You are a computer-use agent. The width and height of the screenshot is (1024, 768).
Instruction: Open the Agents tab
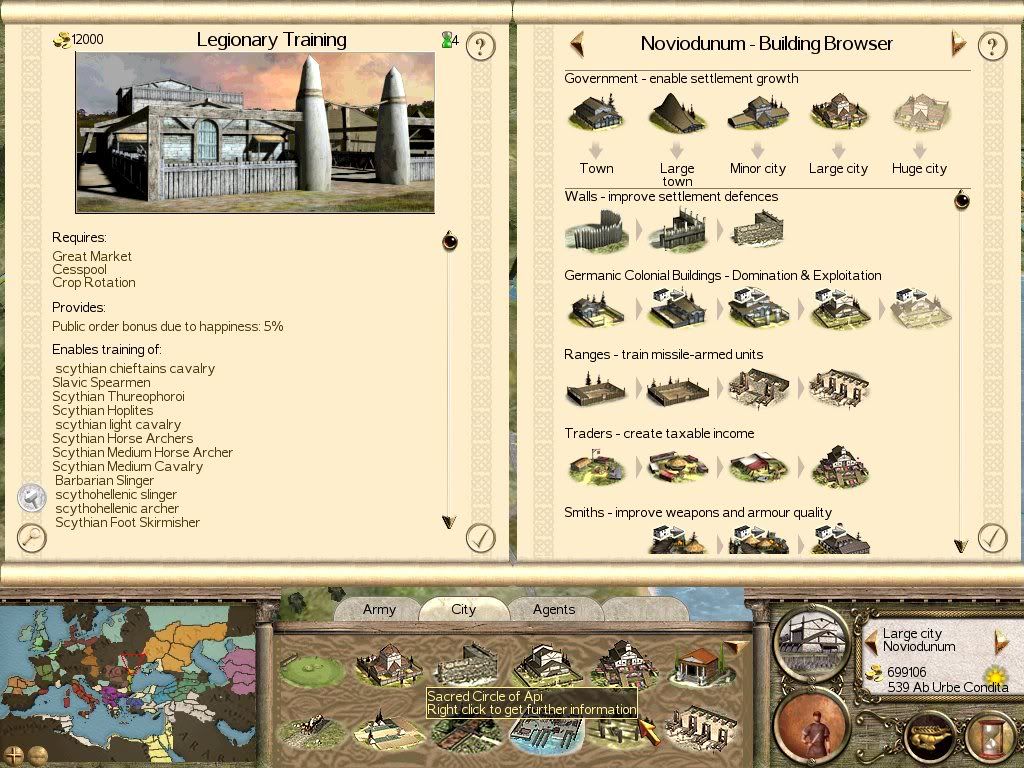[554, 609]
